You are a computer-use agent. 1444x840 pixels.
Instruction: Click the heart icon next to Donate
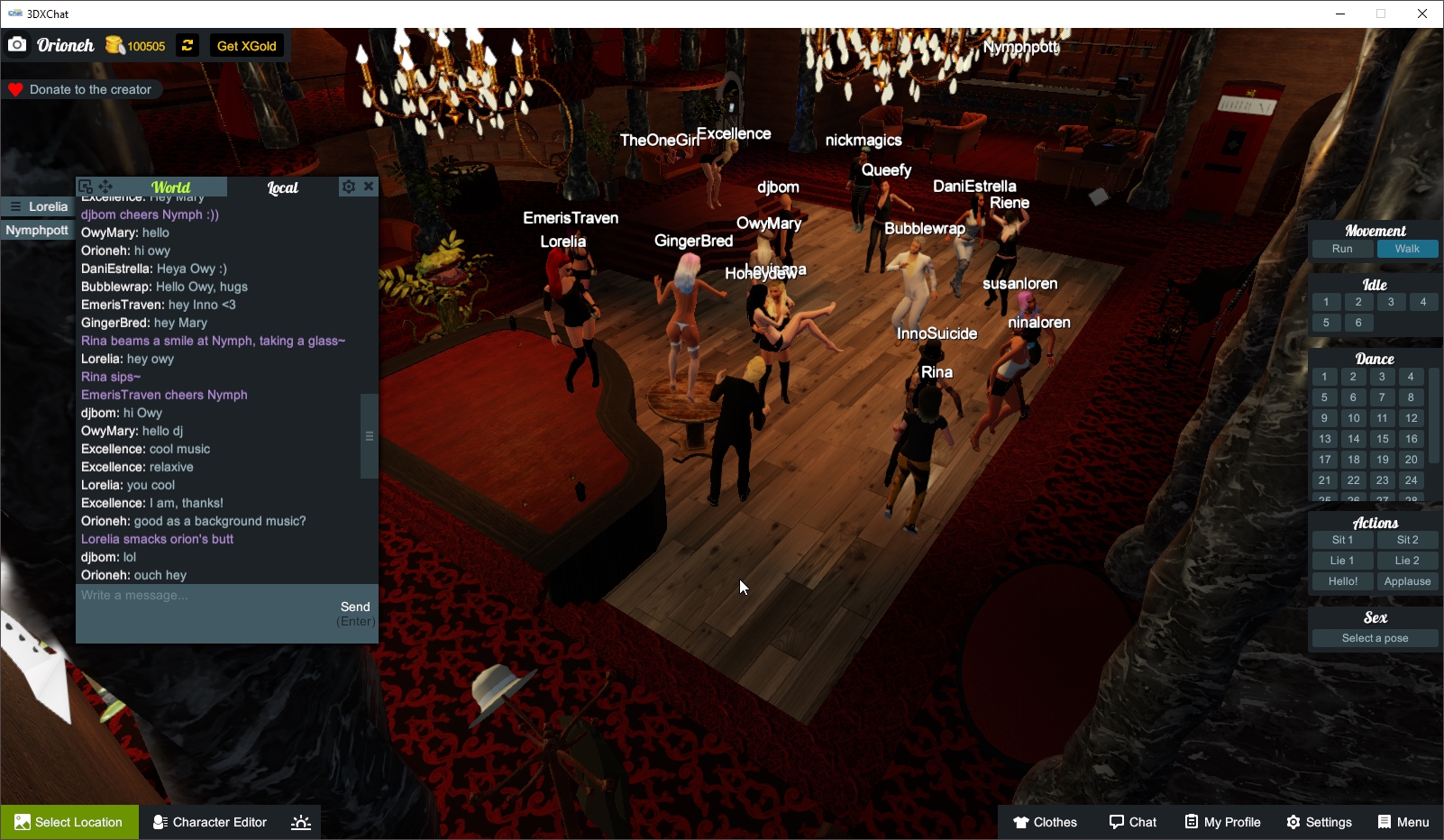(14, 89)
